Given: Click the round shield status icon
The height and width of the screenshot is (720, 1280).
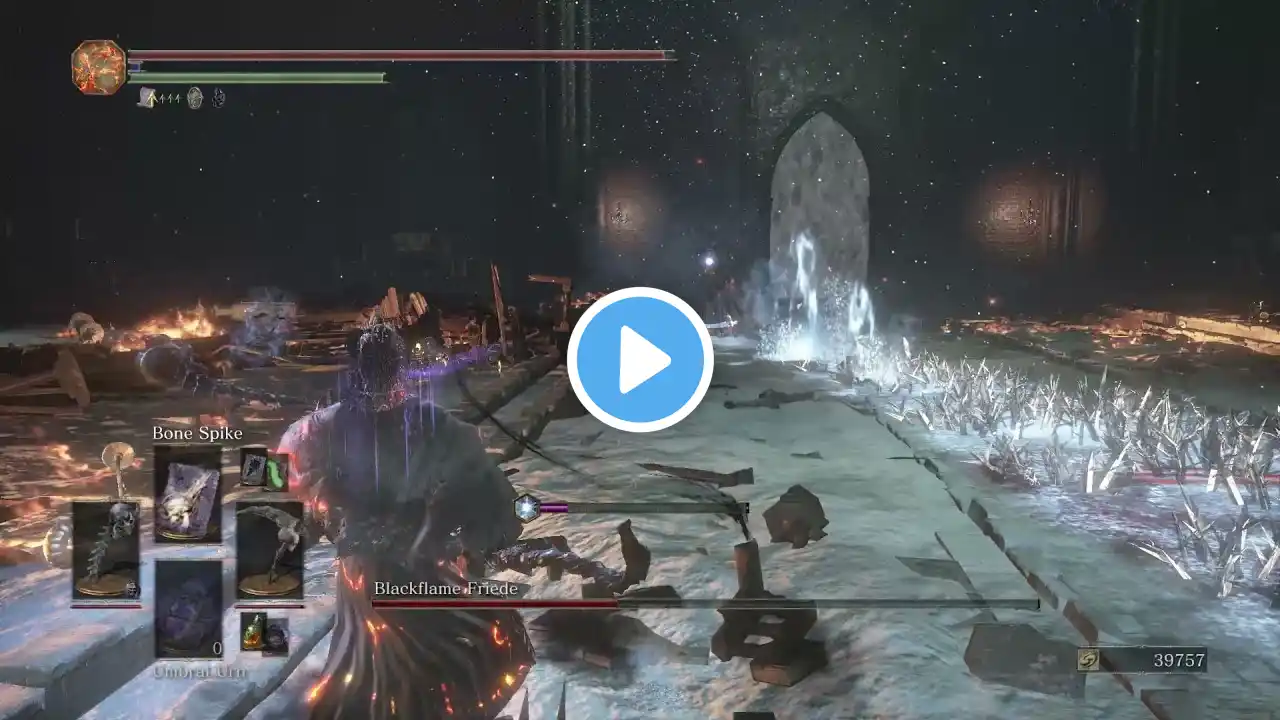Looking at the screenshot, I should [x=195, y=97].
